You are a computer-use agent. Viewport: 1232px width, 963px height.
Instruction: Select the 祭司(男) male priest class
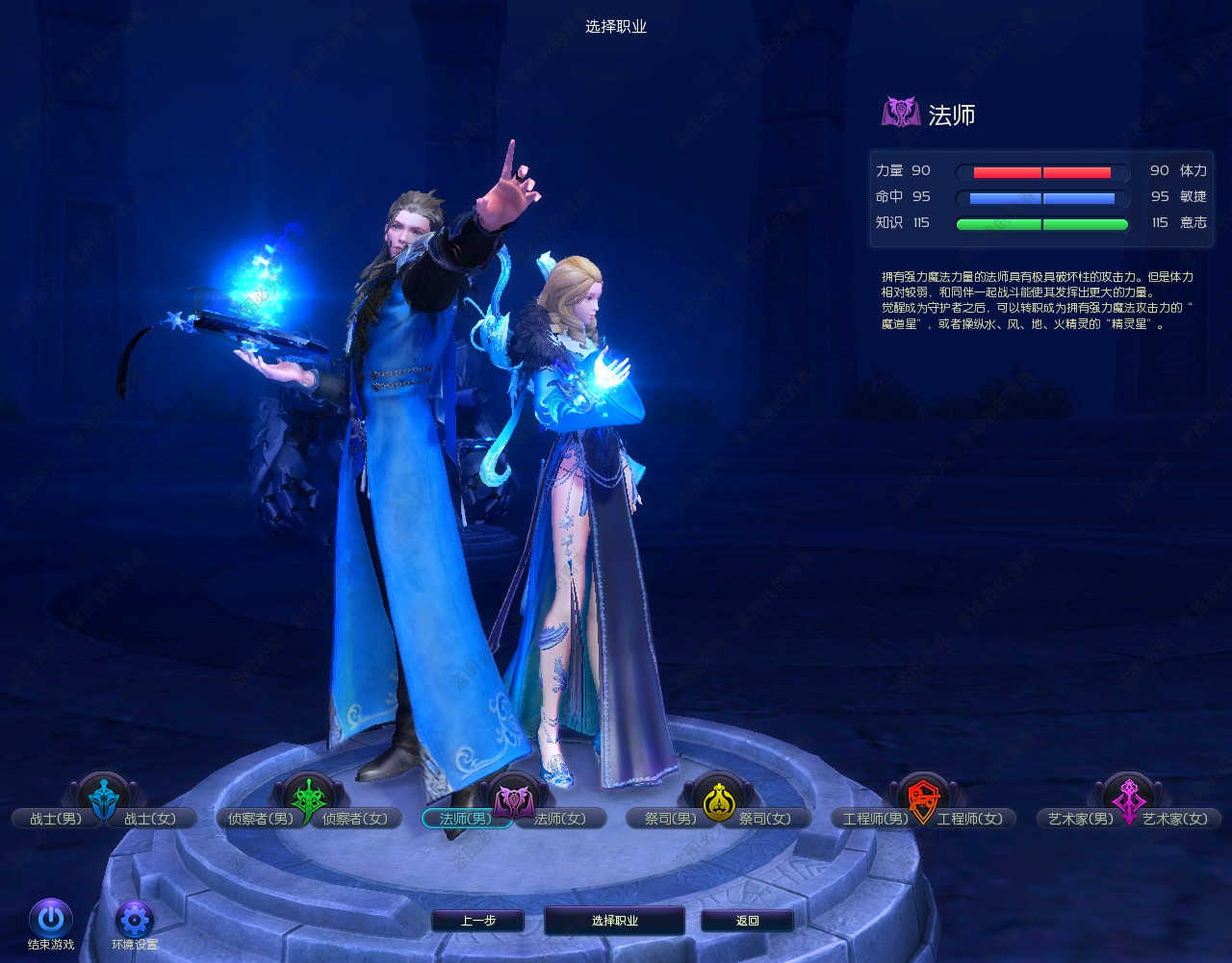(671, 819)
